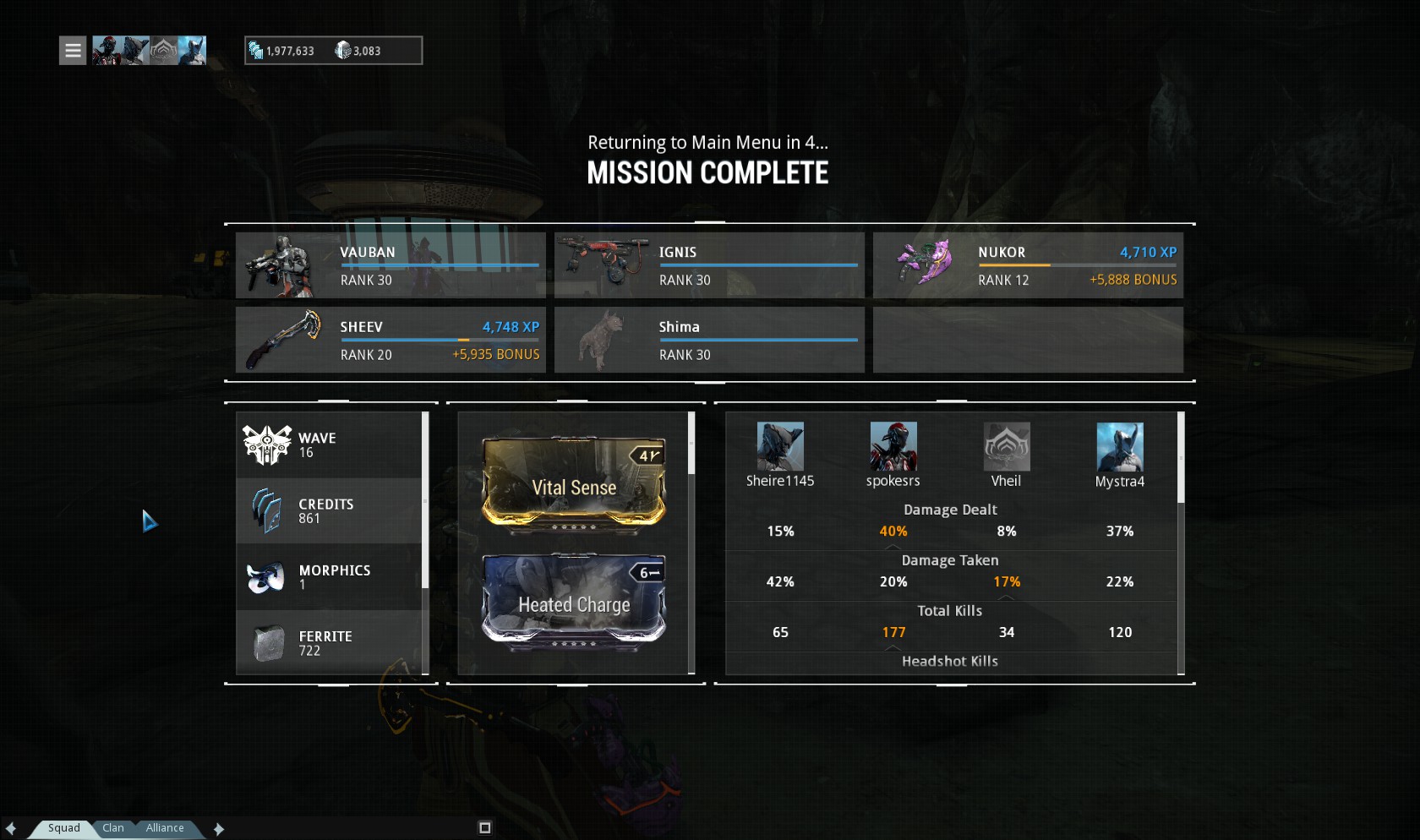Select Vheil's player avatar
This screenshot has width=1420, height=840.
point(1007,447)
